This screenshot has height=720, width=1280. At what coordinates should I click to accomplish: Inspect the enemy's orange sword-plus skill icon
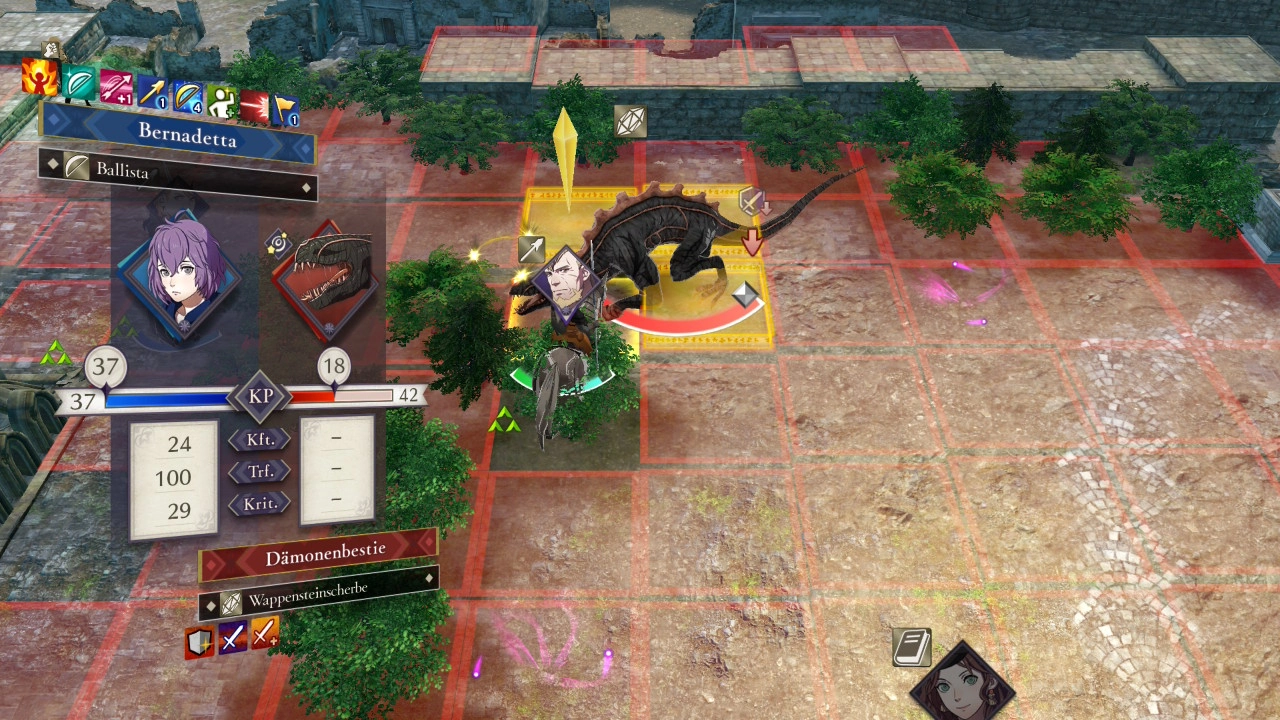point(265,632)
